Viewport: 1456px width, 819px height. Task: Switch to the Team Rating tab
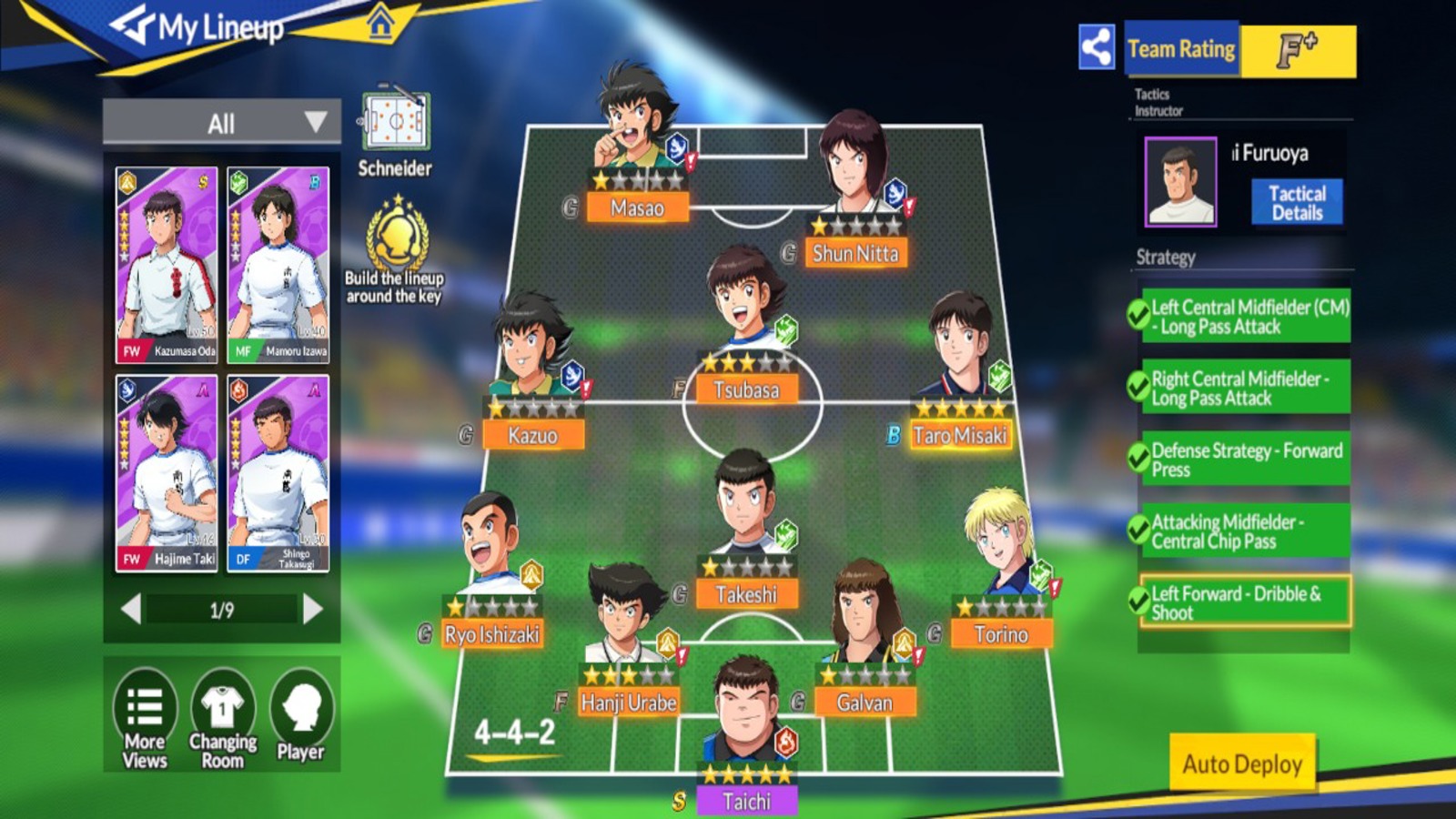coord(1180,47)
